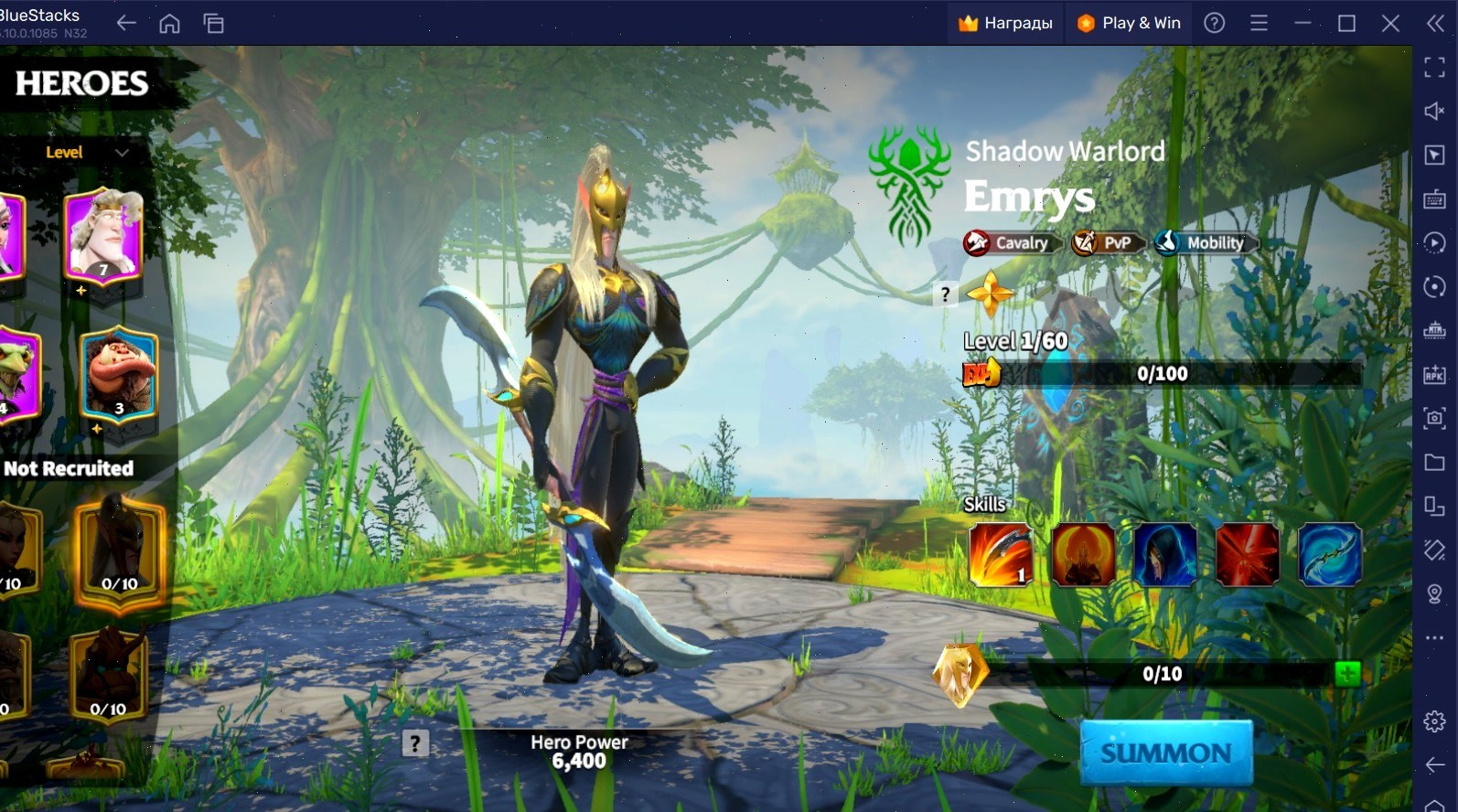This screenshot has height=812, width=1458.
Task: Open the star rarity help question mark
Action: pyautogui.click(x=946, y=294)
